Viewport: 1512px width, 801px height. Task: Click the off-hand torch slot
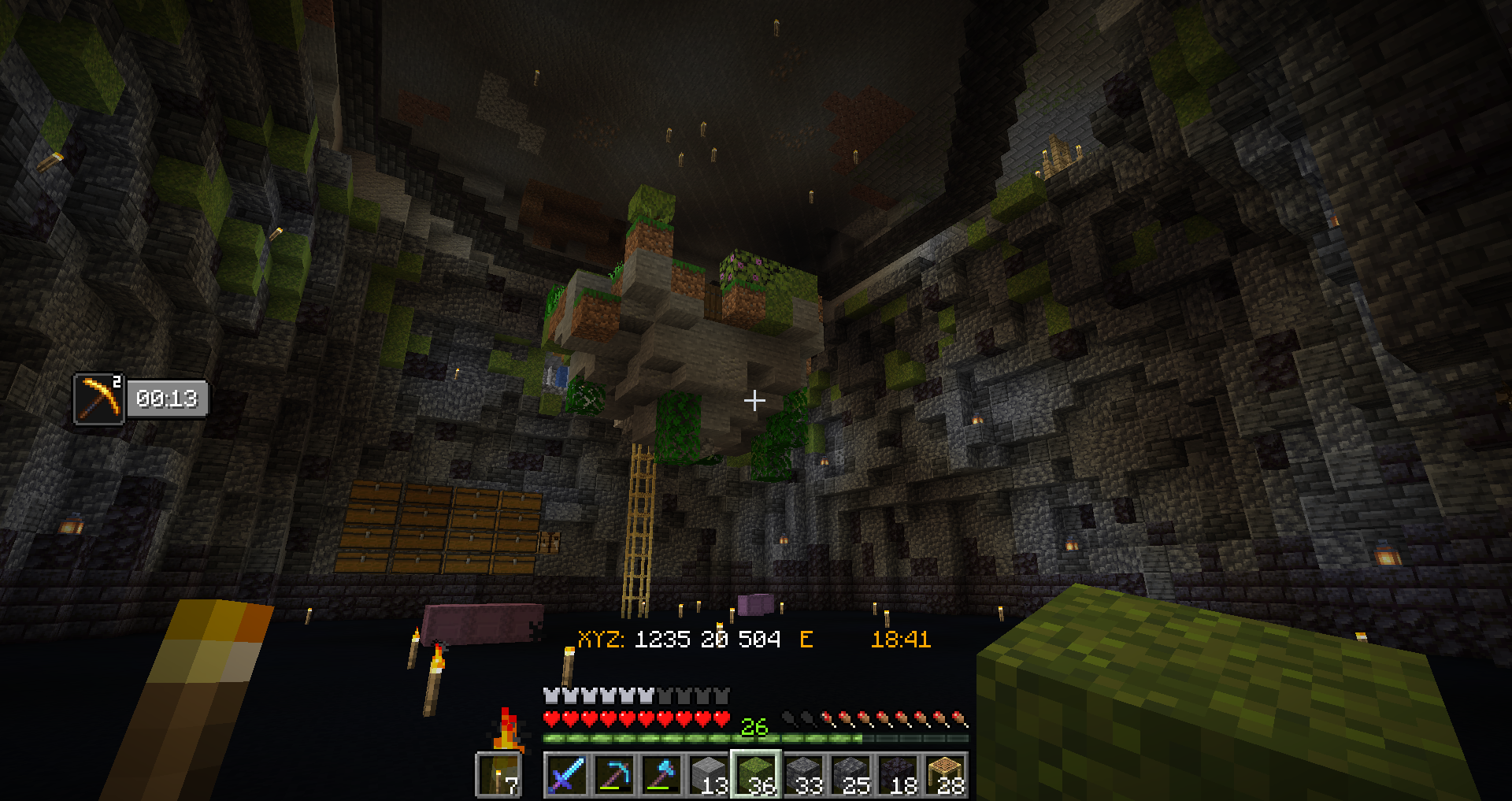(499, 775)
